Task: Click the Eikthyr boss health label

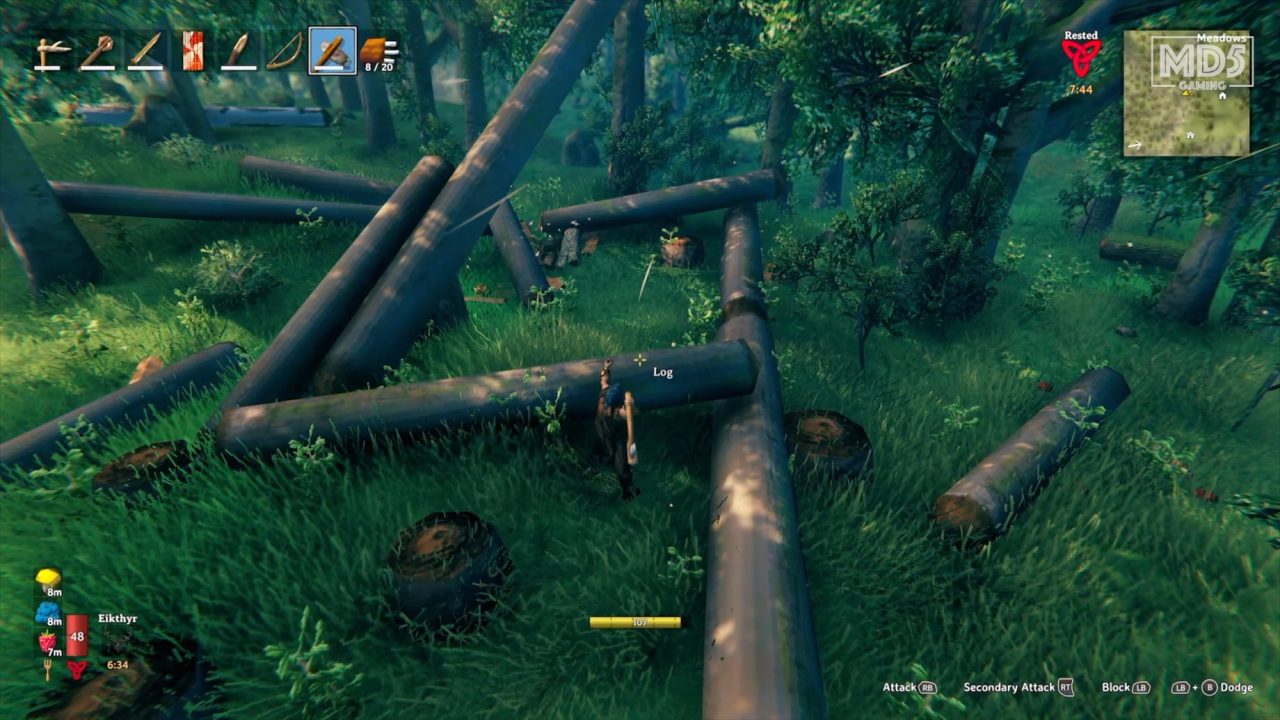Action: click(118, 618)
